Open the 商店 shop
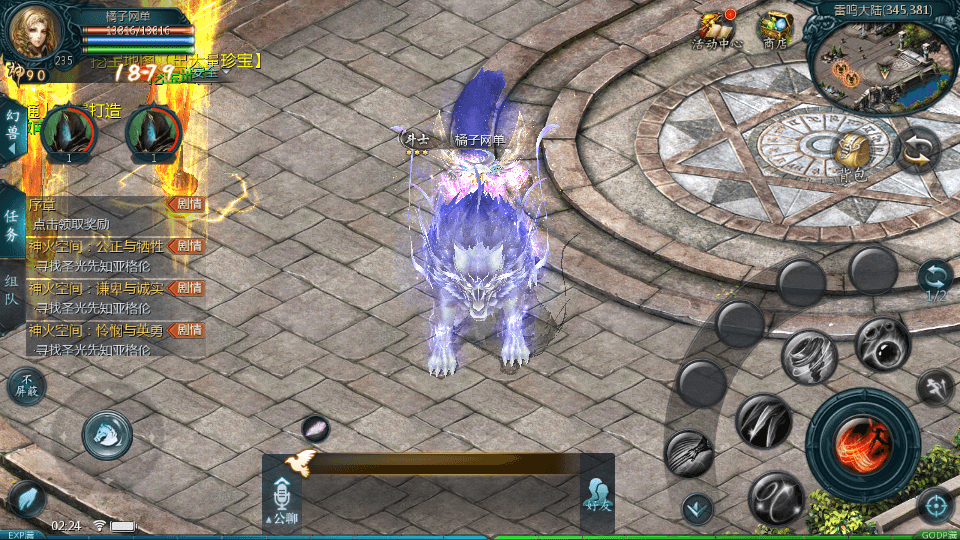This screenshot has width=960, height=540. click(x=774, y=30)
